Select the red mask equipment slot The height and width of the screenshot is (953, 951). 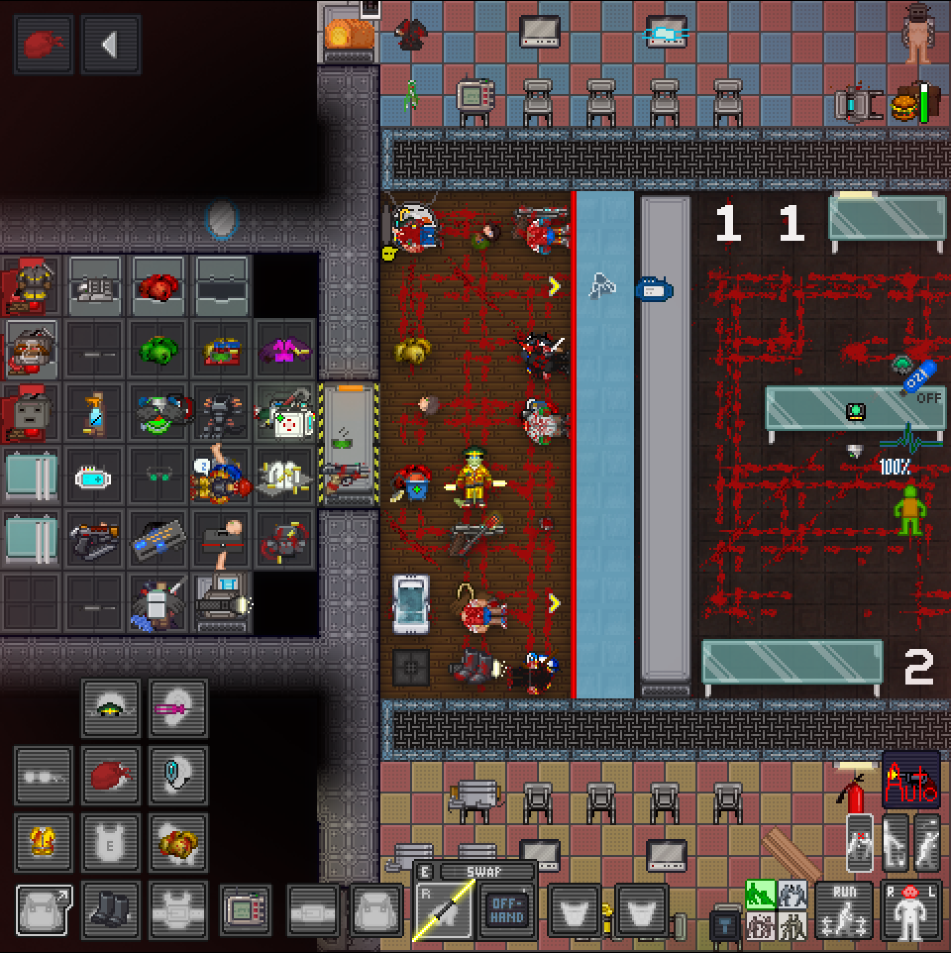click(x=110, y=775)
